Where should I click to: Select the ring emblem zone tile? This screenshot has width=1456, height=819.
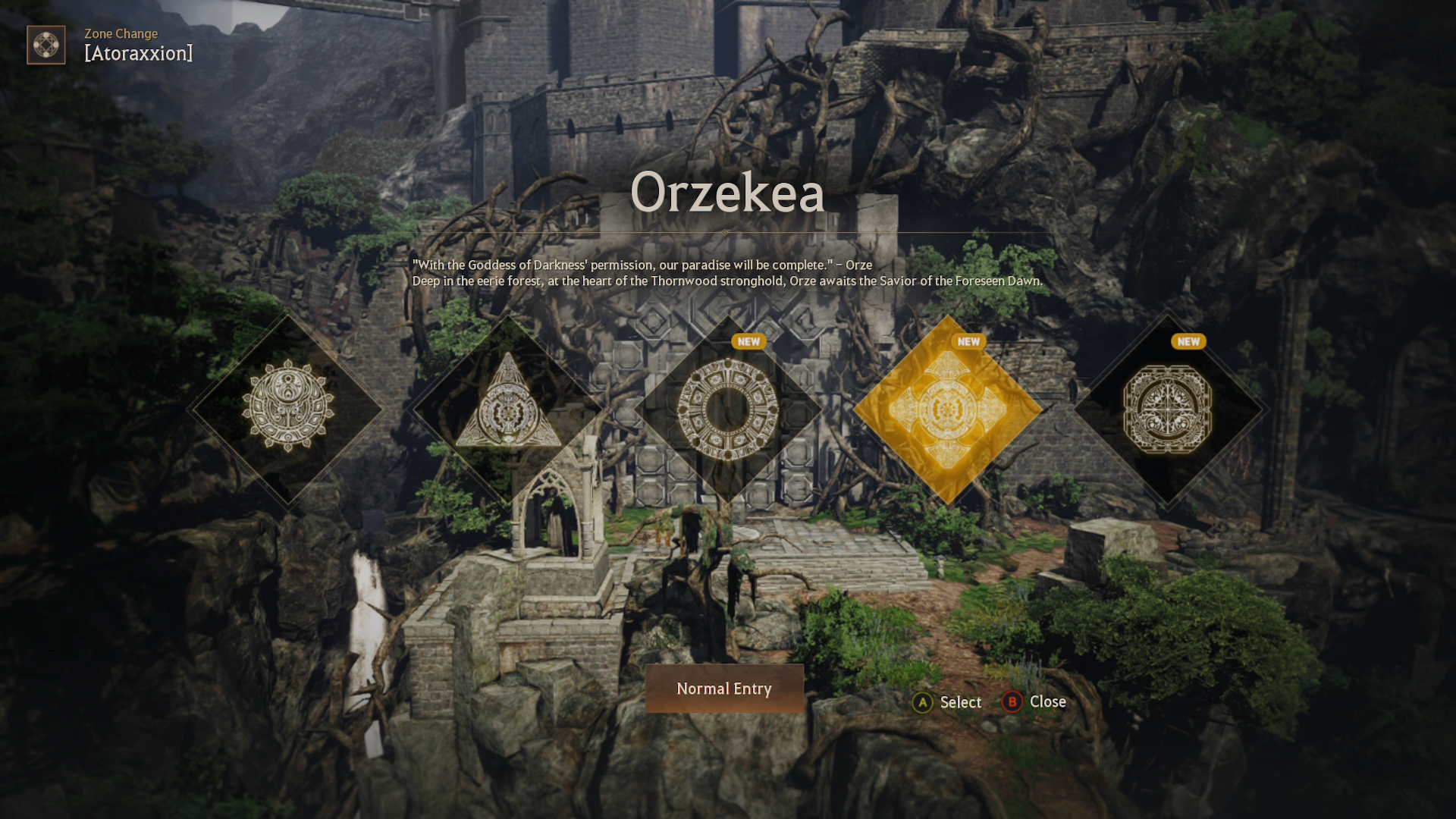[728, 409]
